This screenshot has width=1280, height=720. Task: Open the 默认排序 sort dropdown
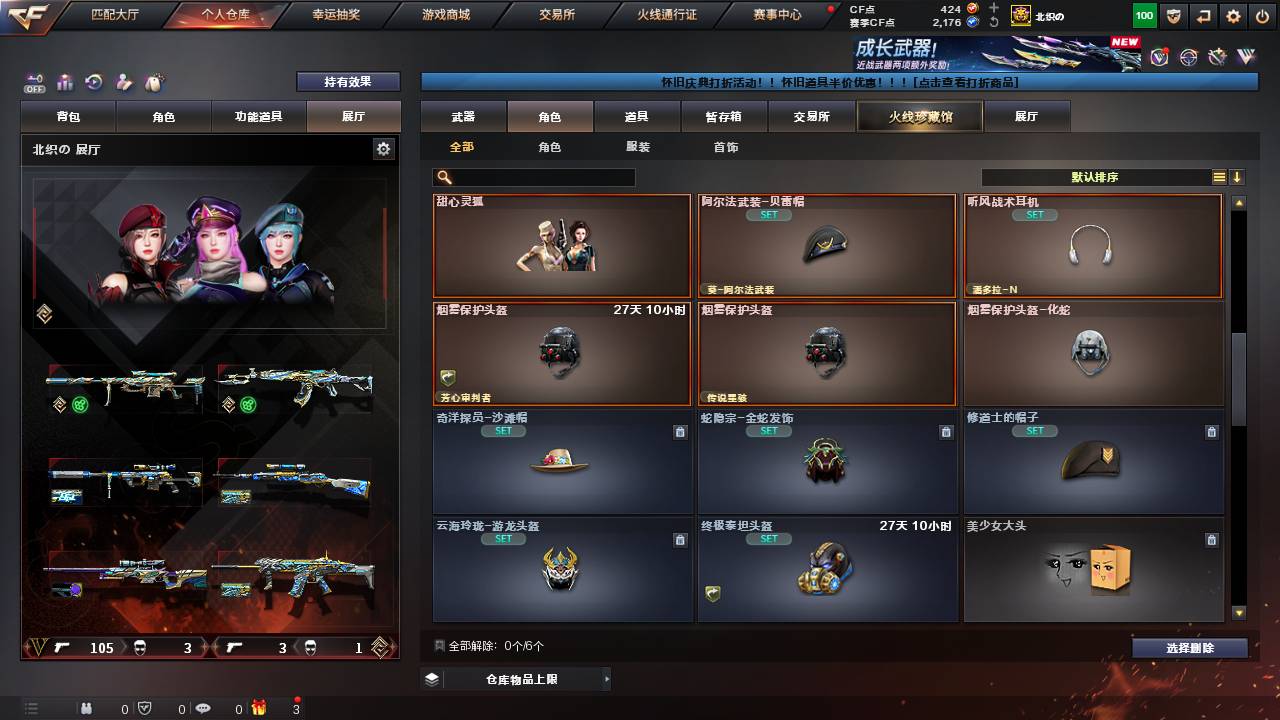[1096, 177]
